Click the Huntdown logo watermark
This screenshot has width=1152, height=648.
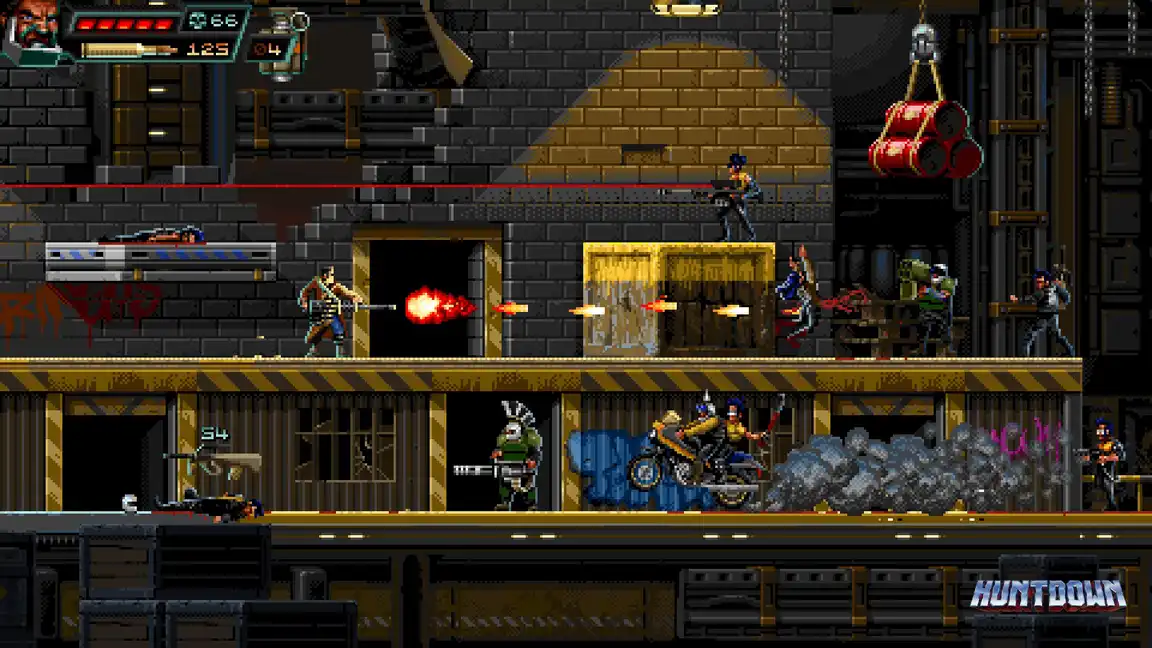pyautogui.click(x=1048, y=593)
